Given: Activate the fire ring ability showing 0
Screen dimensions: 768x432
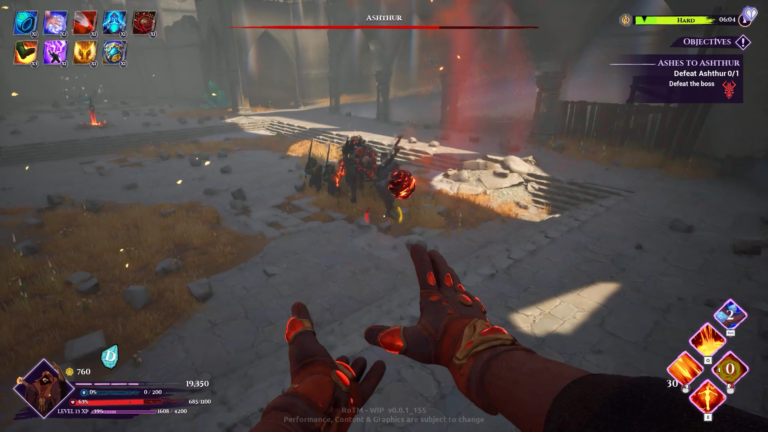Looking at the screenshot, I should coord(730,369).
